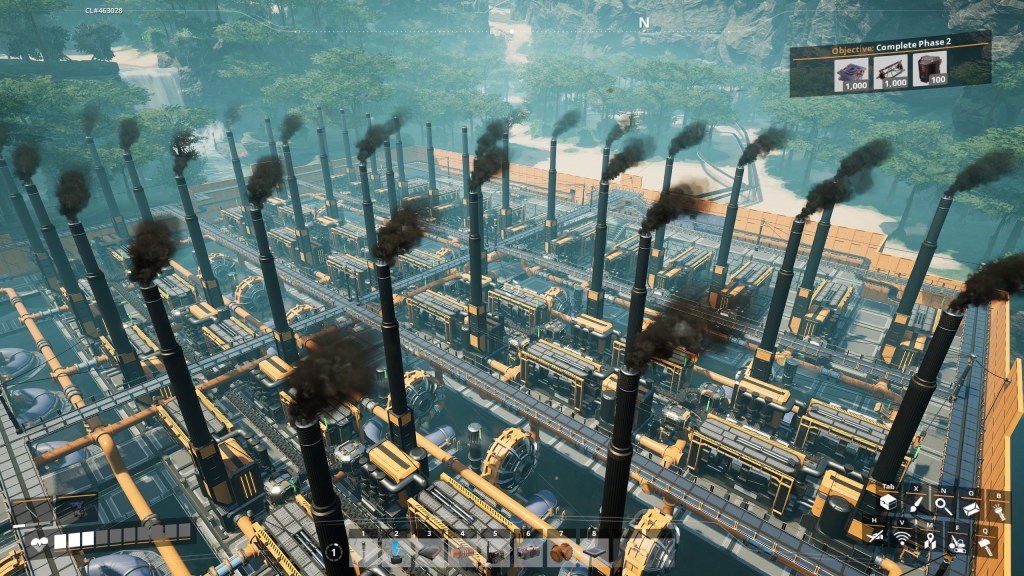Click the Complete Phase 2 objective tracker
The height and width of the screenshot is (576, 1024).
pyautogui.click(x=890, y=65)
